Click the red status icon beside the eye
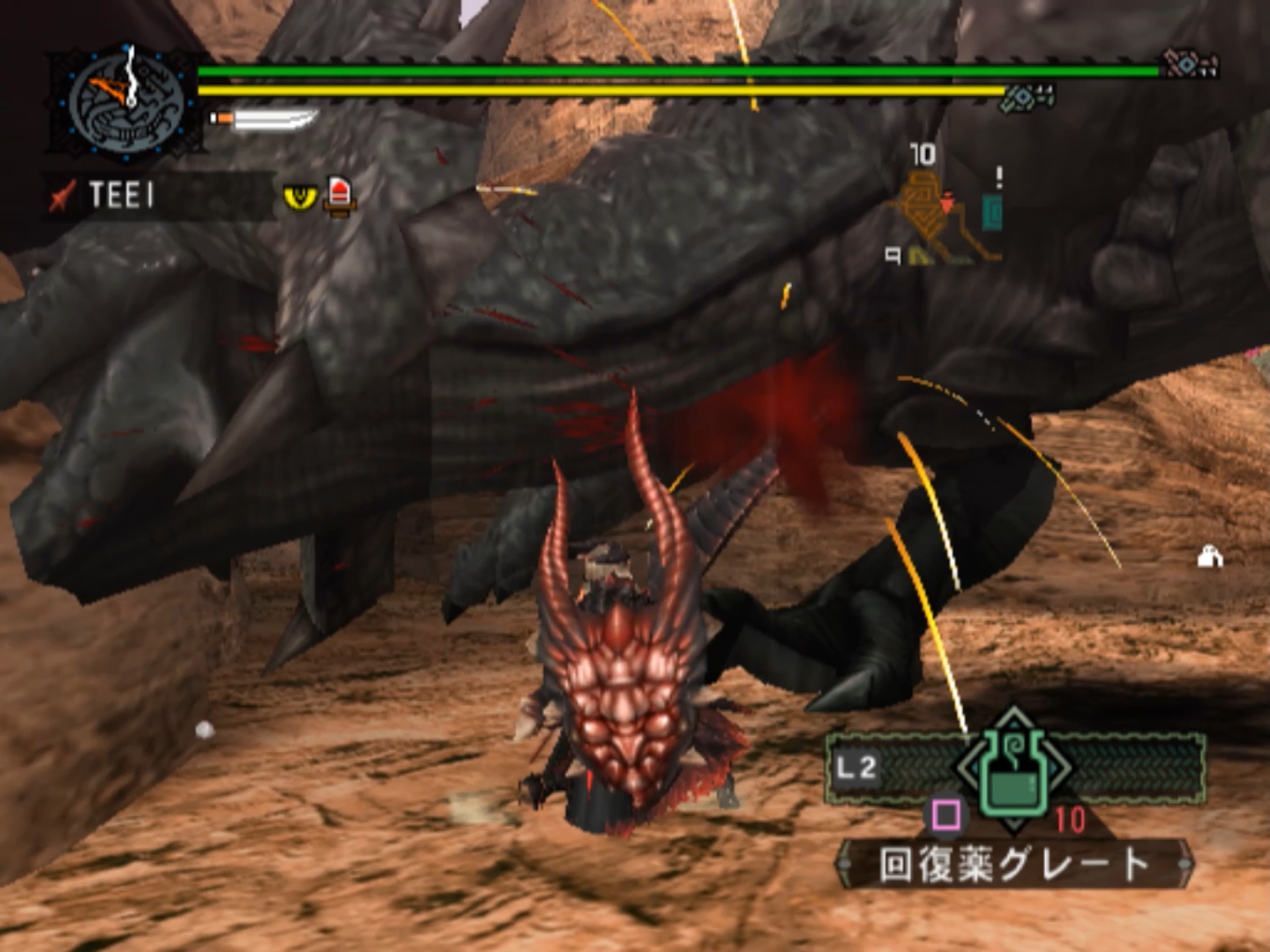The image size is (1270, 952). (340, 195)
